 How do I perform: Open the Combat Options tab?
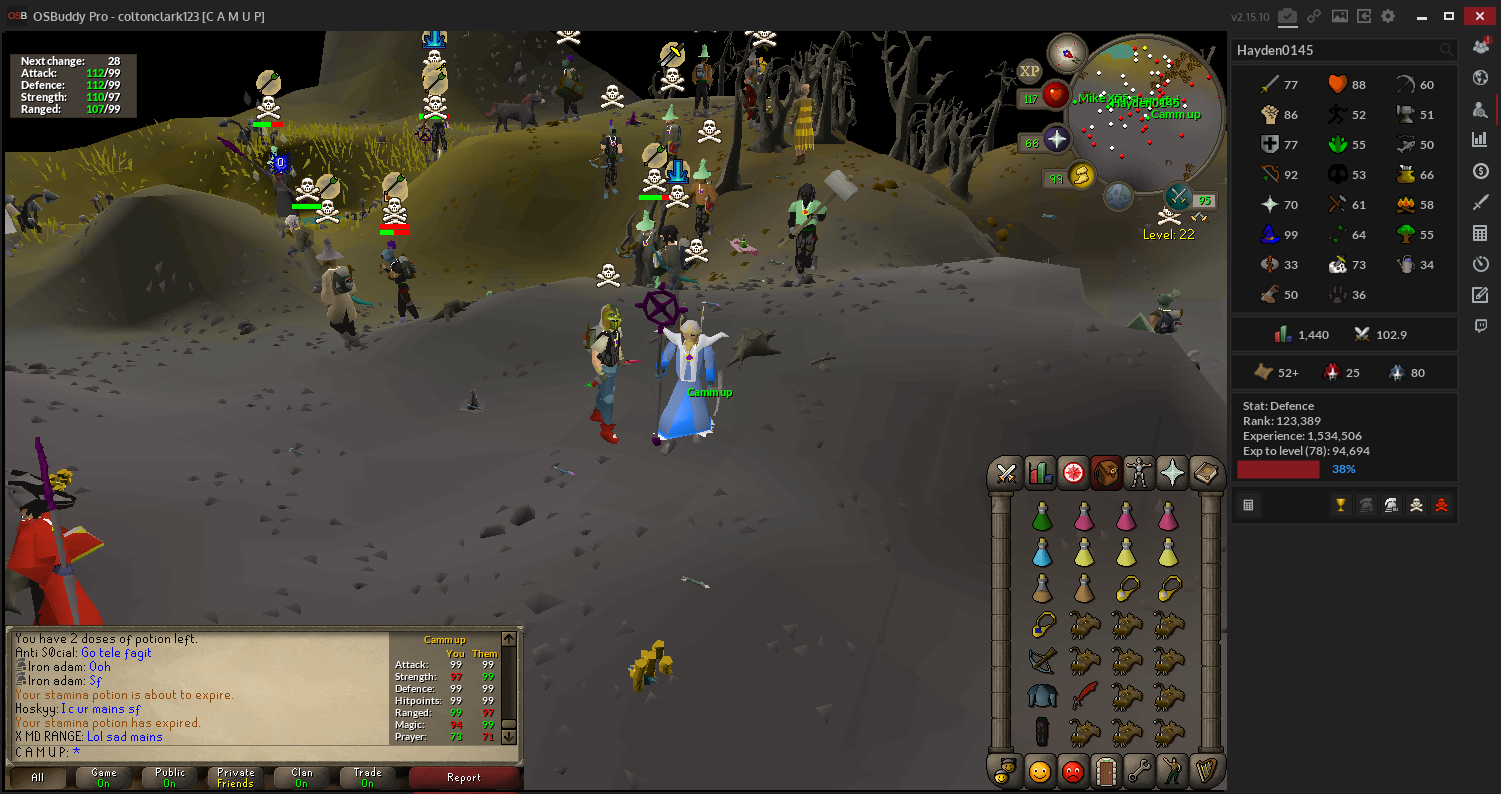click(x=1006, y=473)
